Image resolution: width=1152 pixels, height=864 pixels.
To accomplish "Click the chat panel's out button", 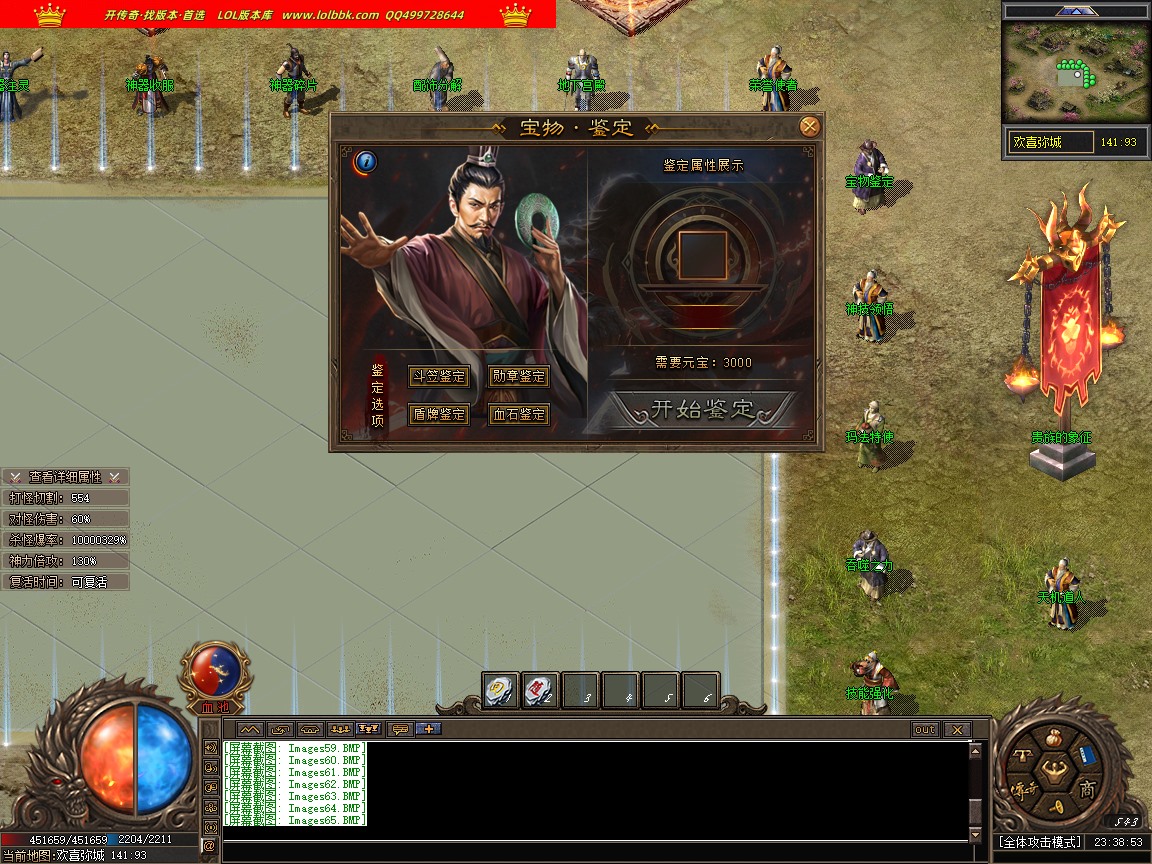I will 925,730.
